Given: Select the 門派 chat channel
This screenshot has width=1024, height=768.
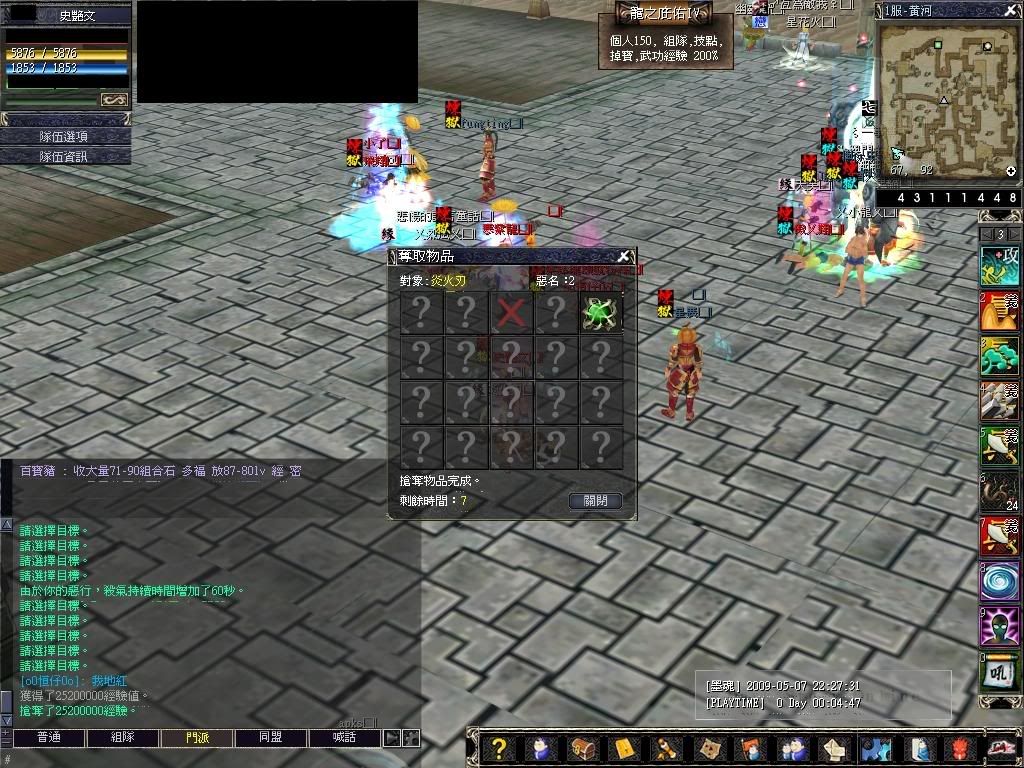Looking at the screenshot, I should [197, 738].
